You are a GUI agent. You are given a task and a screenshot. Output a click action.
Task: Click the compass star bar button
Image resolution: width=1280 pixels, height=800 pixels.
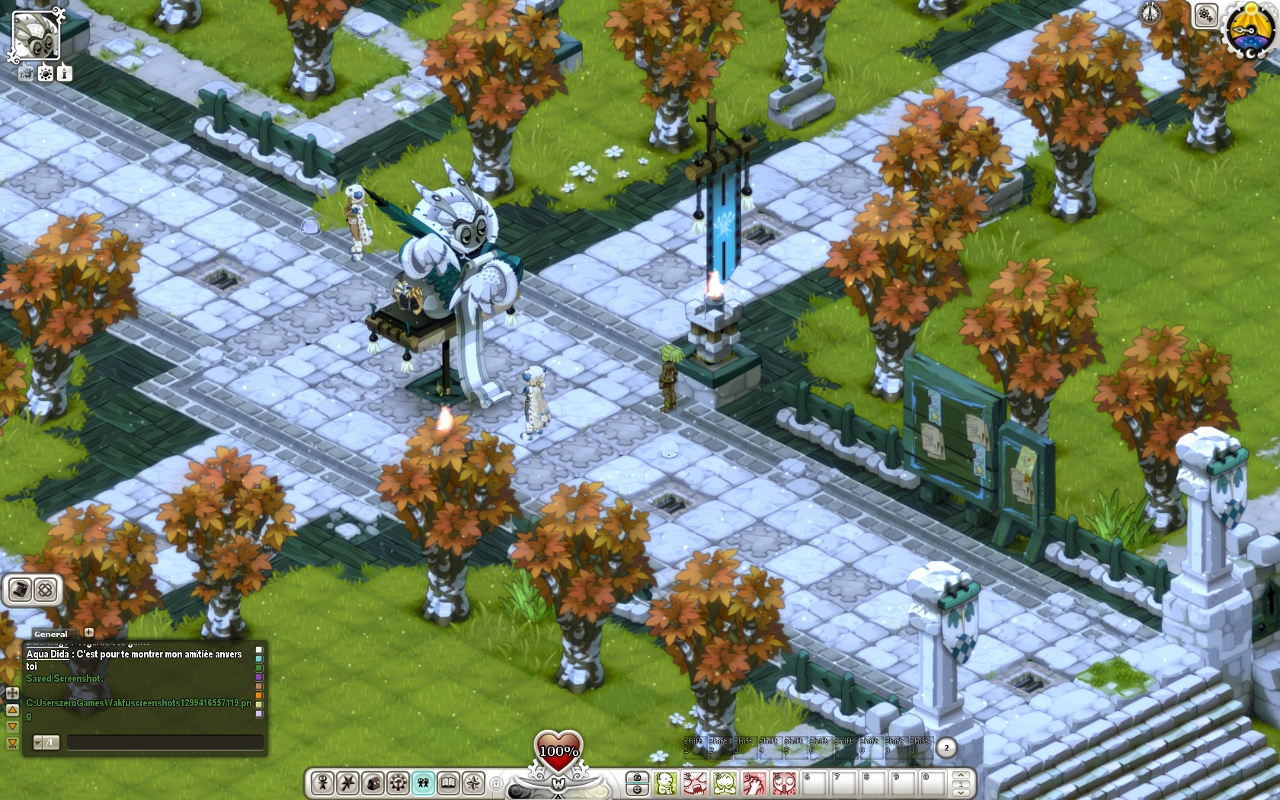pos(474,783)
